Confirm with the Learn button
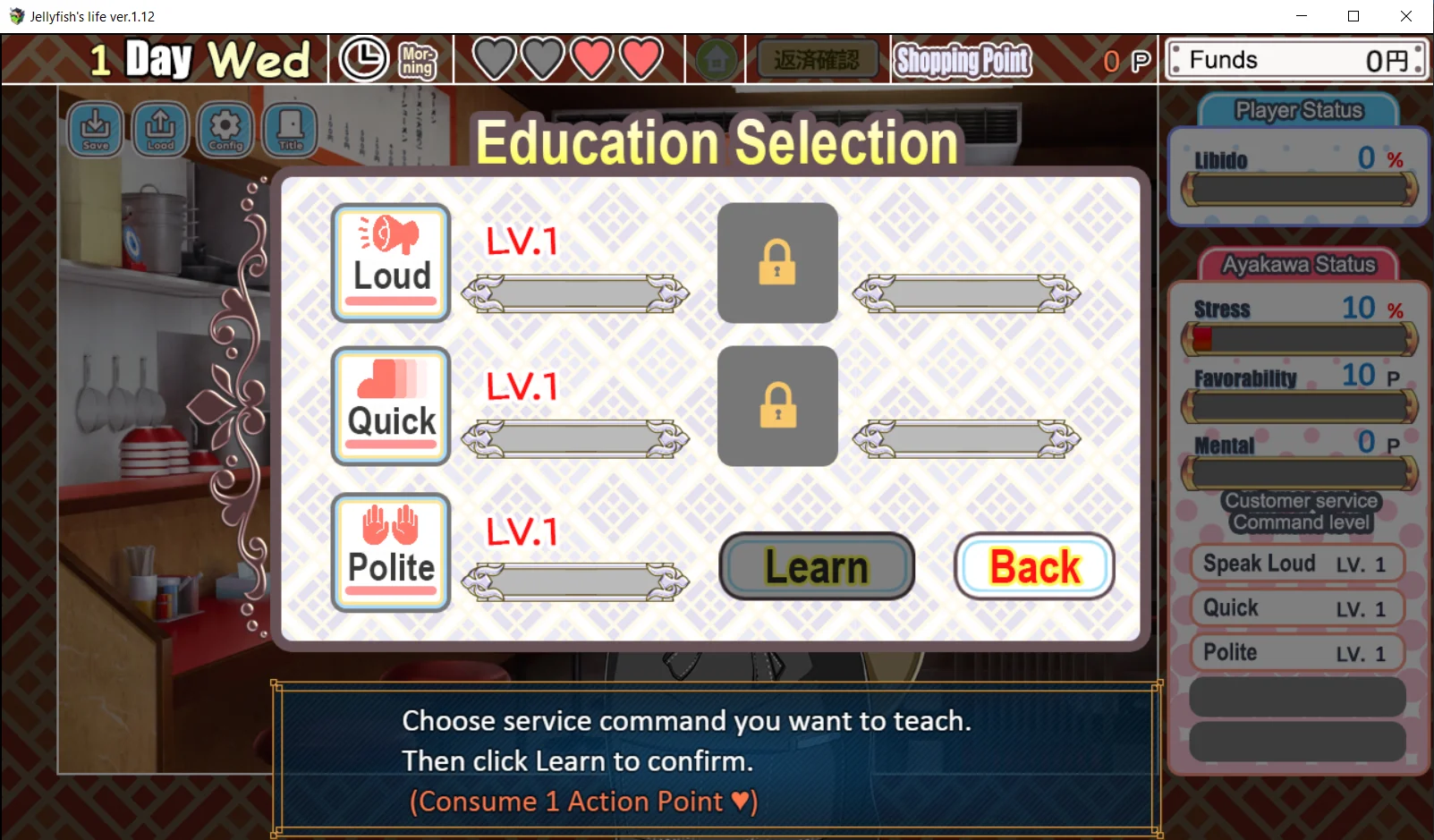The height and width of the screenshot is (840, 1434). coord(816,566)
